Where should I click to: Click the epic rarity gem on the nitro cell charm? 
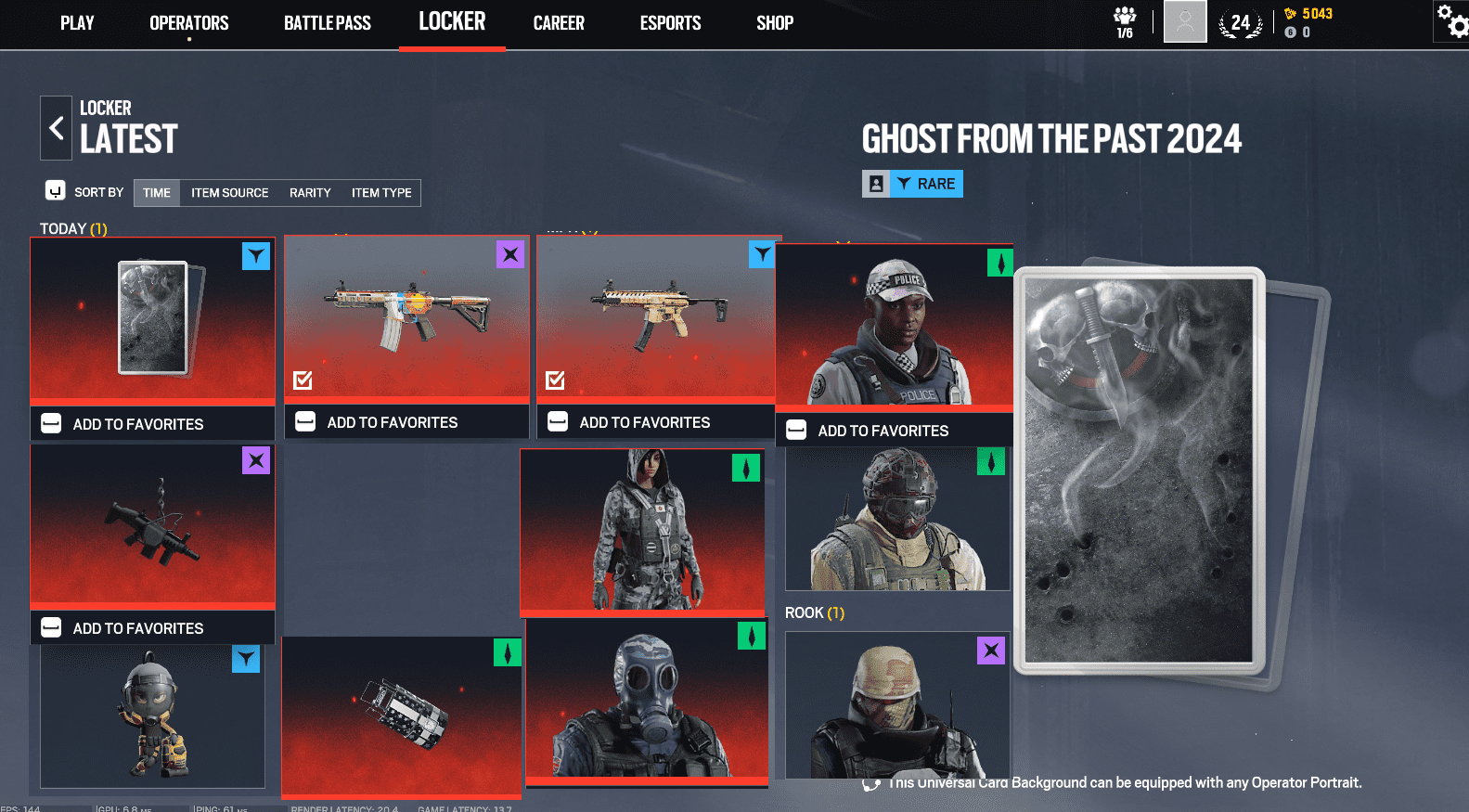point(257,460)
